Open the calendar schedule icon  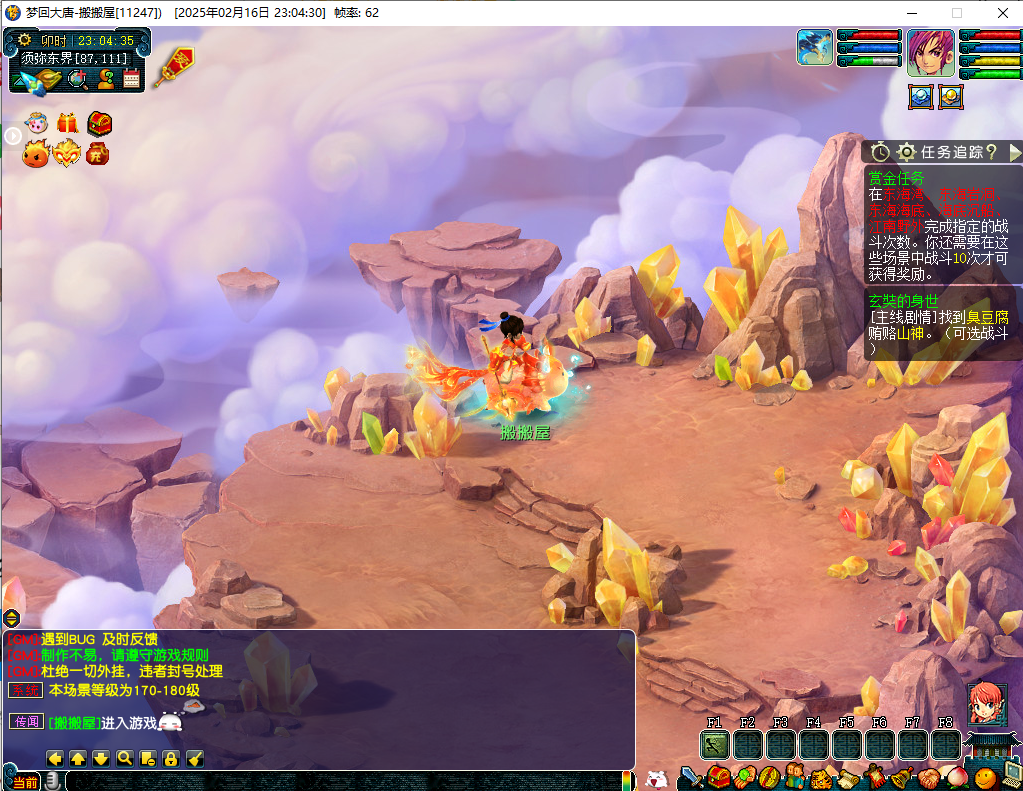(x=131, y=80)
